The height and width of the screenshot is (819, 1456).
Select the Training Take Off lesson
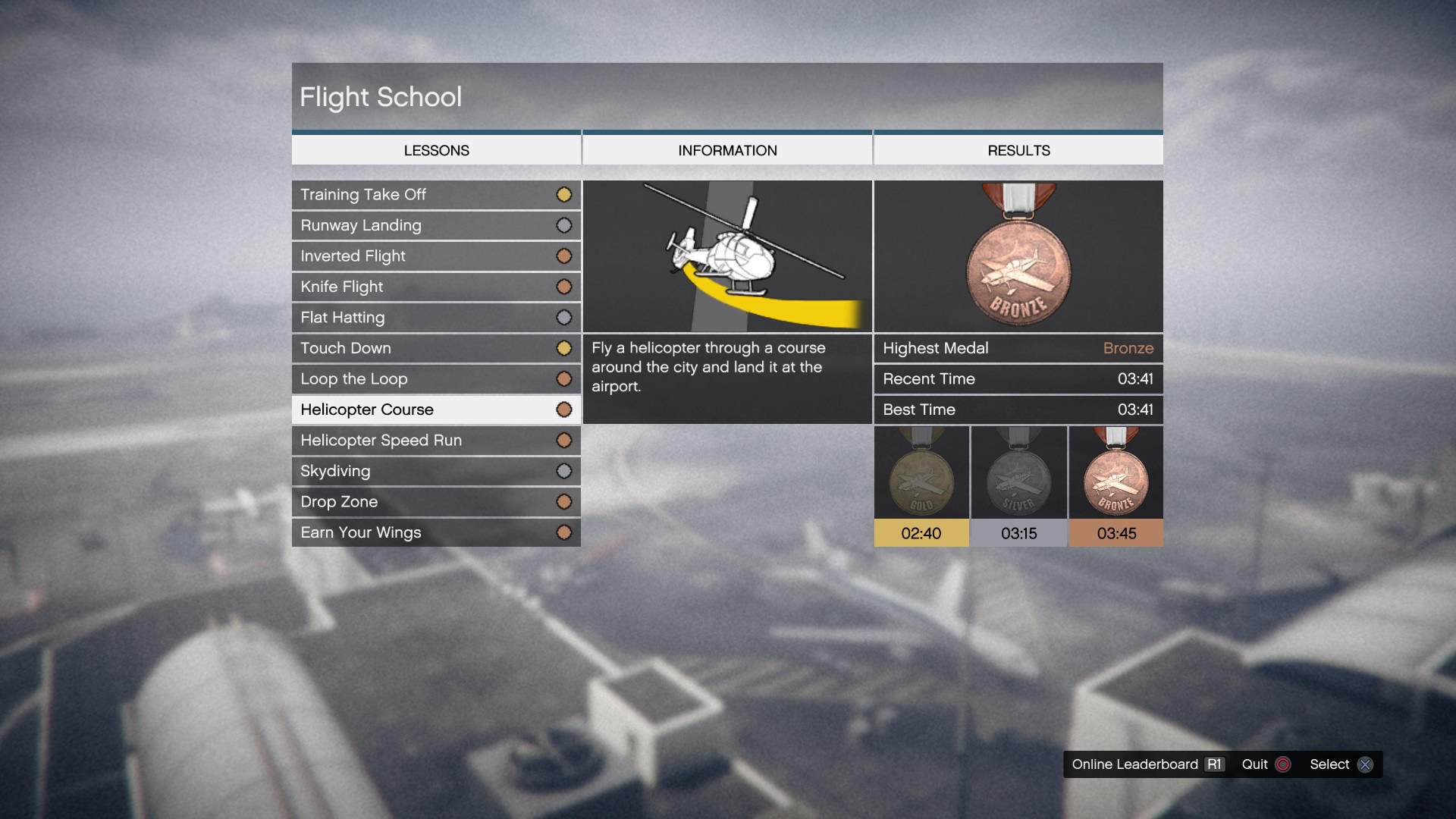pyautogui.click(x=435, y=195)
